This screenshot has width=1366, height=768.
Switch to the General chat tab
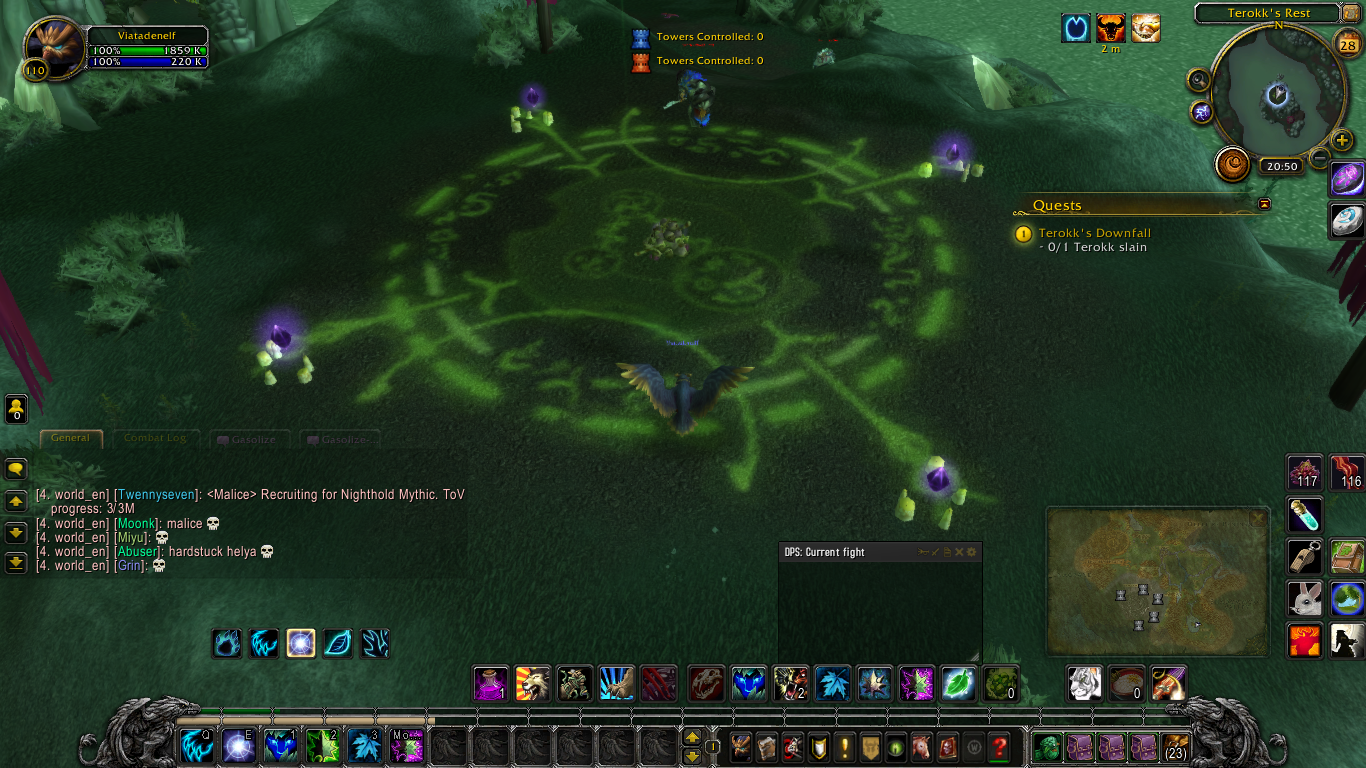pyautogui.click(x=70, y=438)
